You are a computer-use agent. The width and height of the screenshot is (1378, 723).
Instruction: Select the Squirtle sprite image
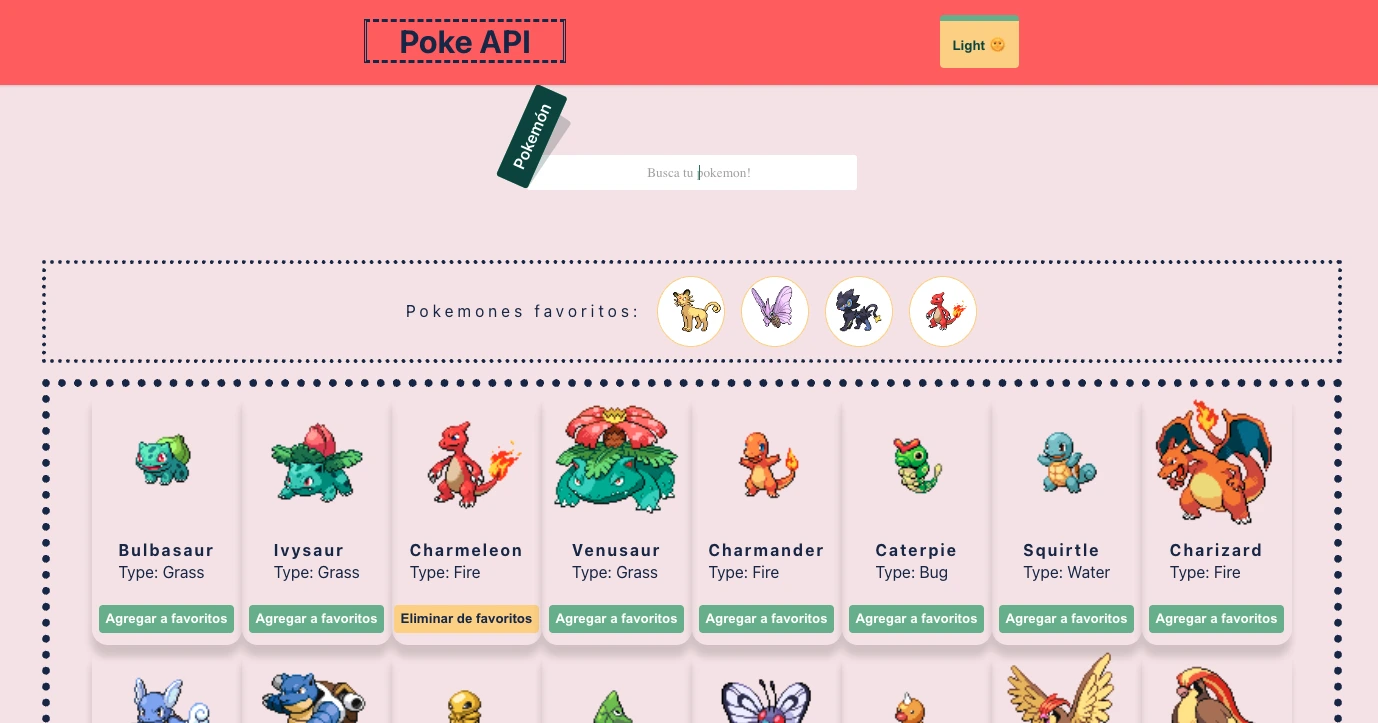pos(1066,462)
